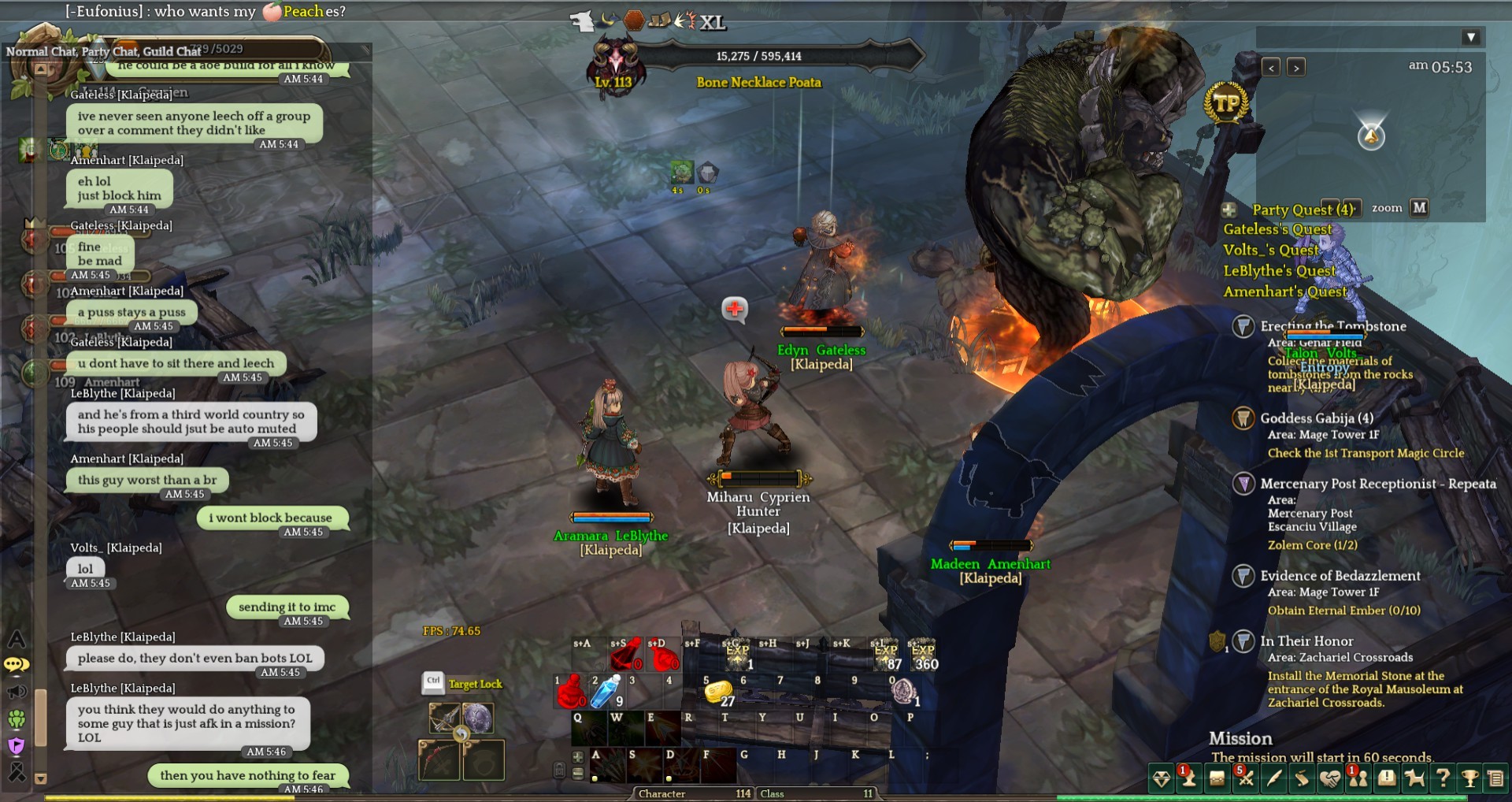
Task: Use the gold bar item in slot 5
Action: coord(718,692)
